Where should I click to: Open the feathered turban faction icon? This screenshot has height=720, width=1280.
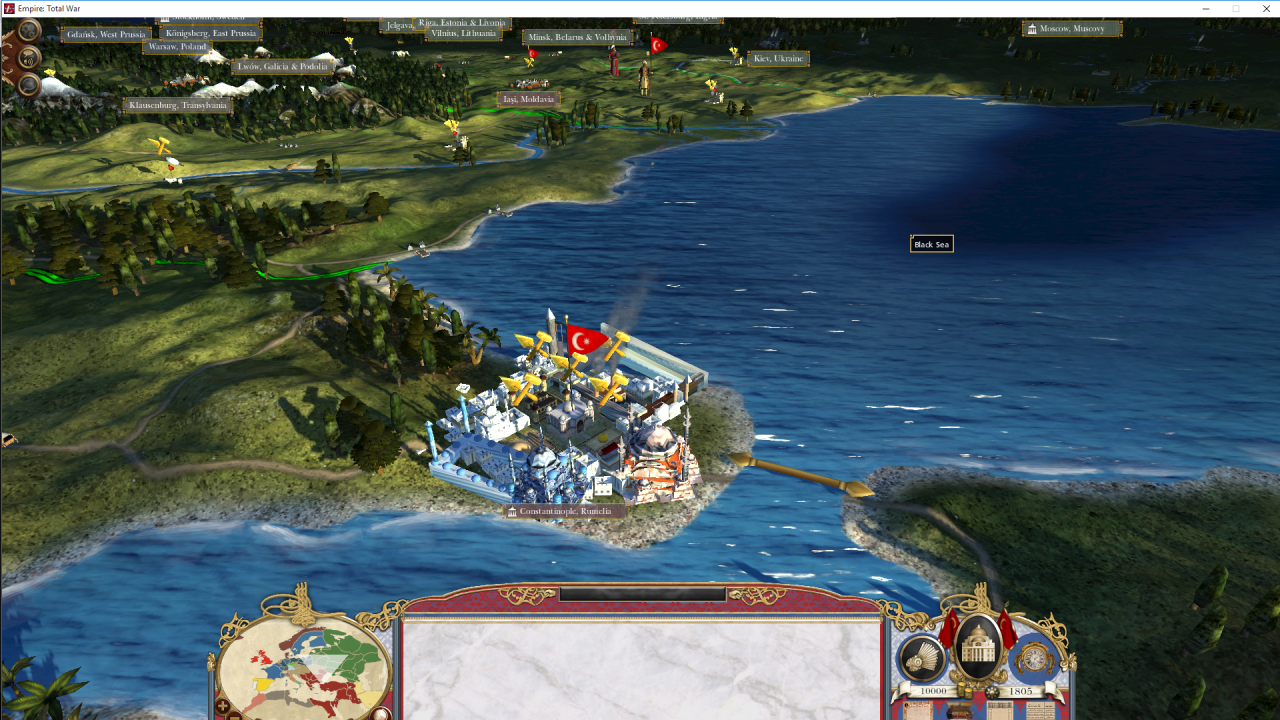[921, 659]
